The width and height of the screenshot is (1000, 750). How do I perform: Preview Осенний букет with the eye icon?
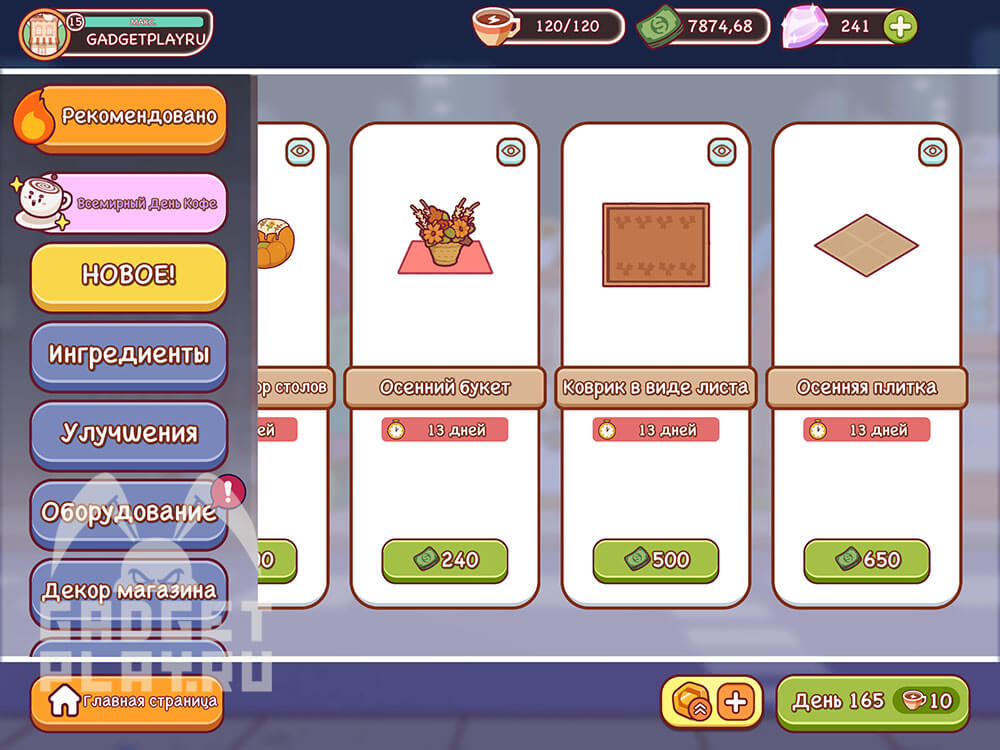(511, 152)
